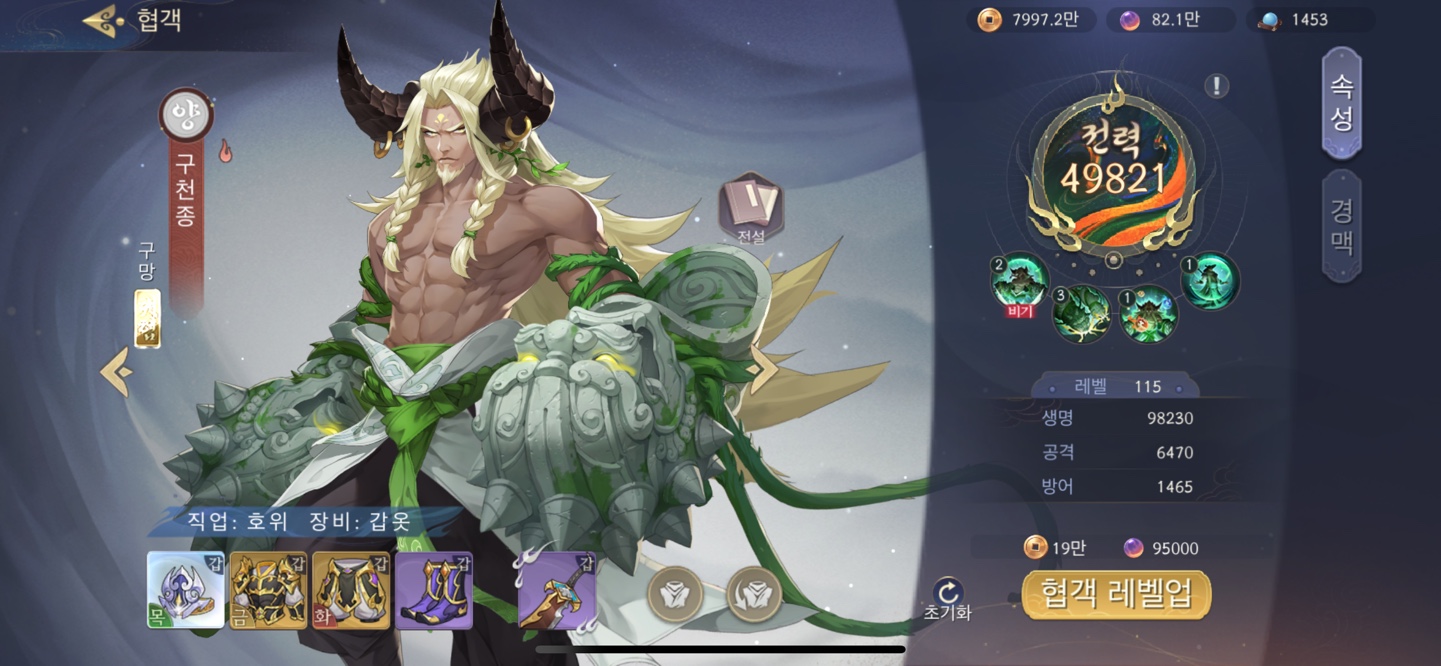Open the 전설 book icon
Image resolution: width=1441 pixels, height=666 pixels.
pyautogui.click(x=751, y=207)
